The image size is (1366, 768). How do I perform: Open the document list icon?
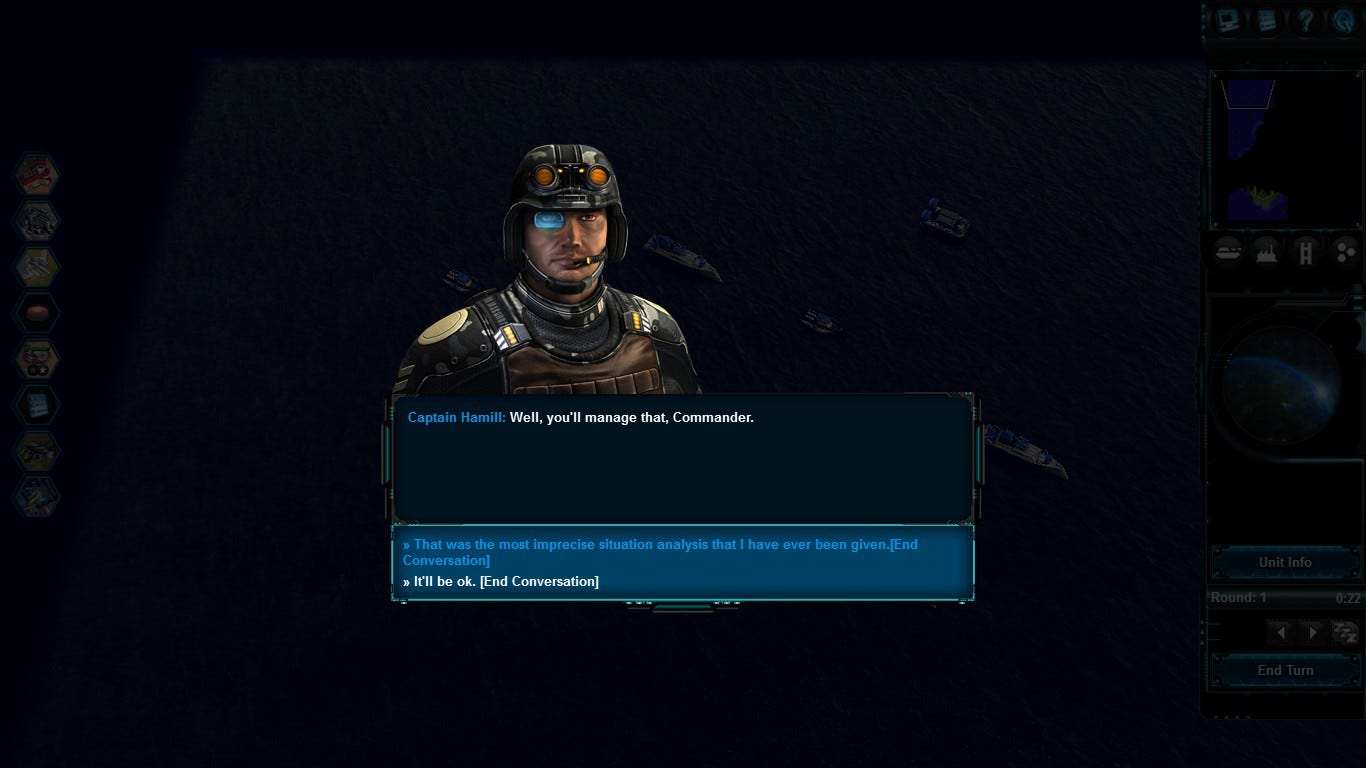pos(1267,21)
